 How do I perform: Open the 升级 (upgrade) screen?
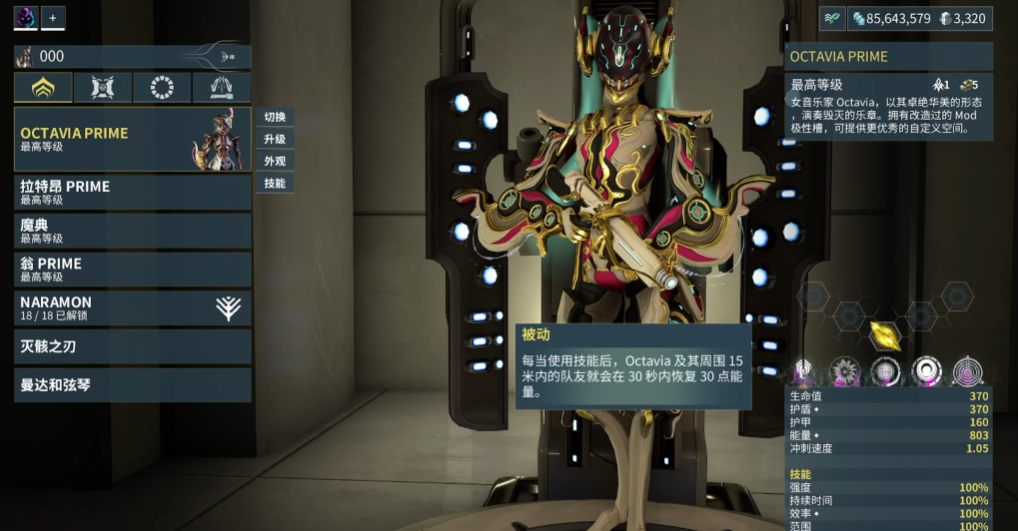coord(275,139)
